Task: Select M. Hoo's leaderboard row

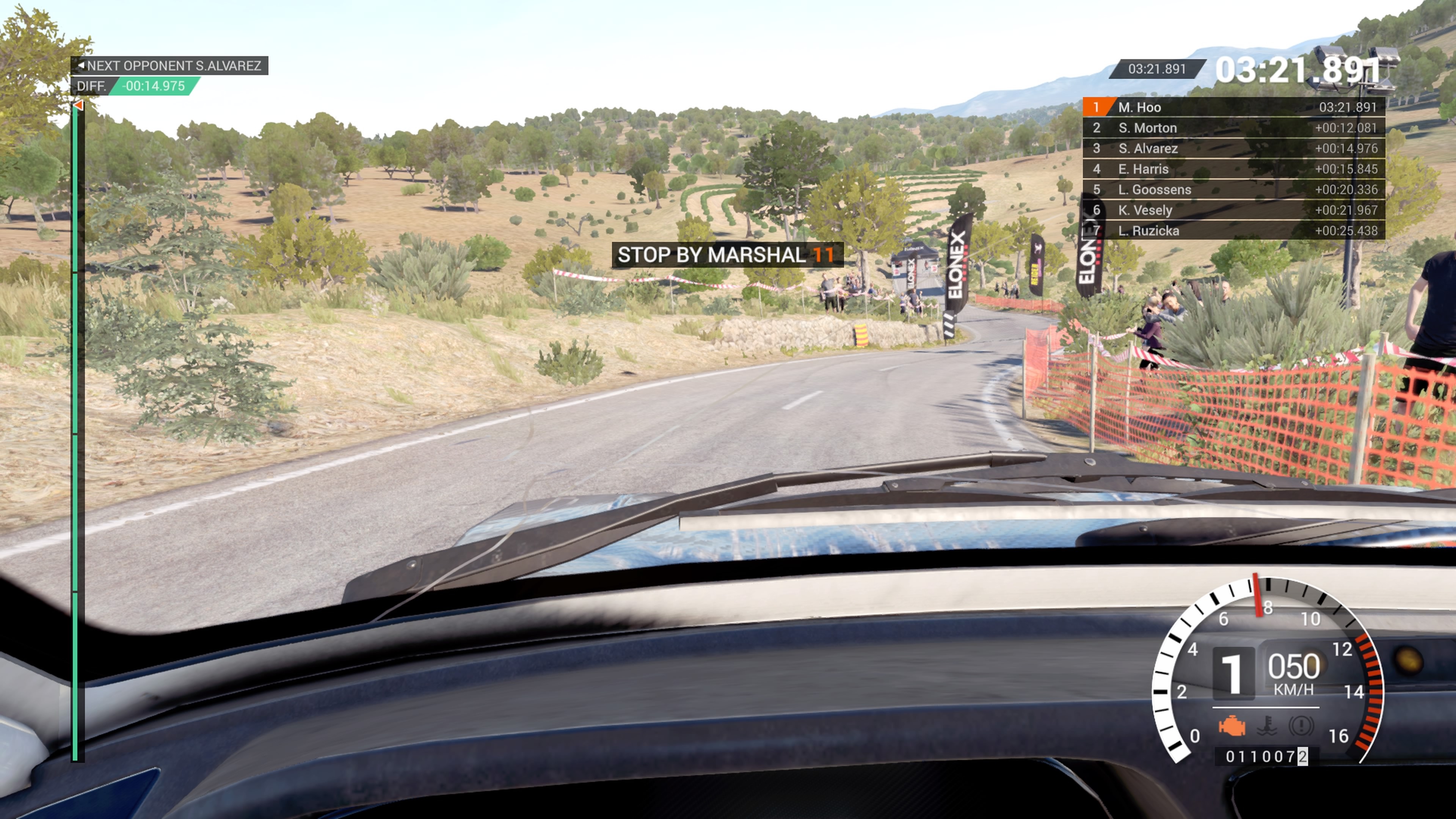Action: [1233, 107]
